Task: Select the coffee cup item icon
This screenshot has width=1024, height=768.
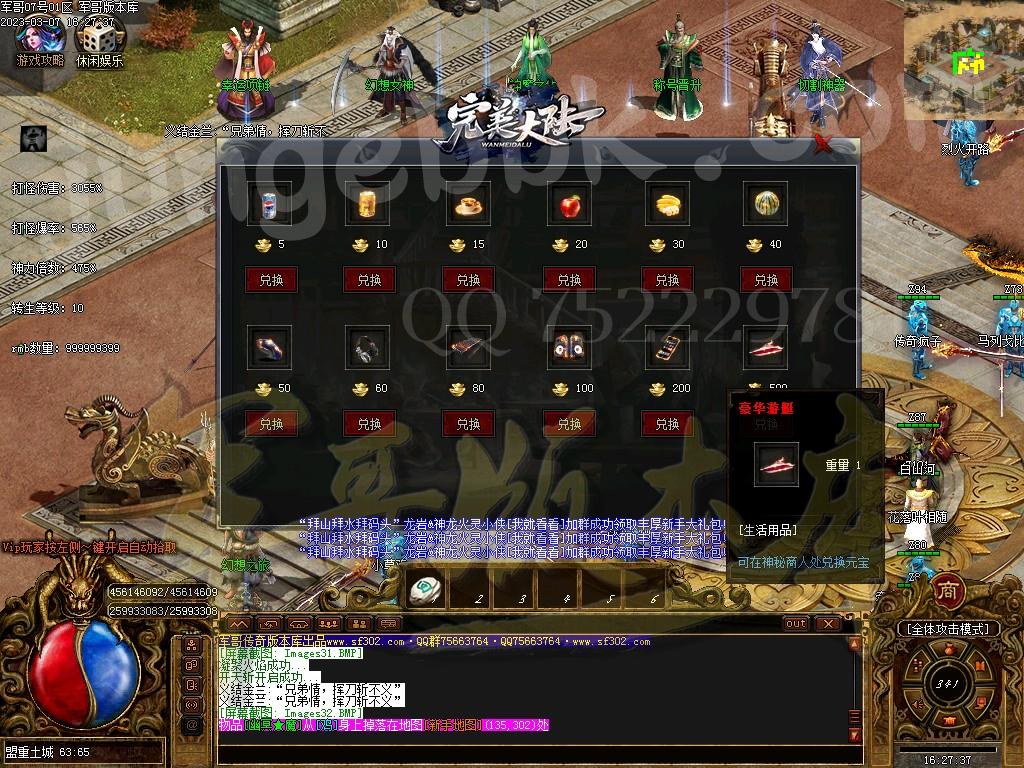Action: (469, 205)
